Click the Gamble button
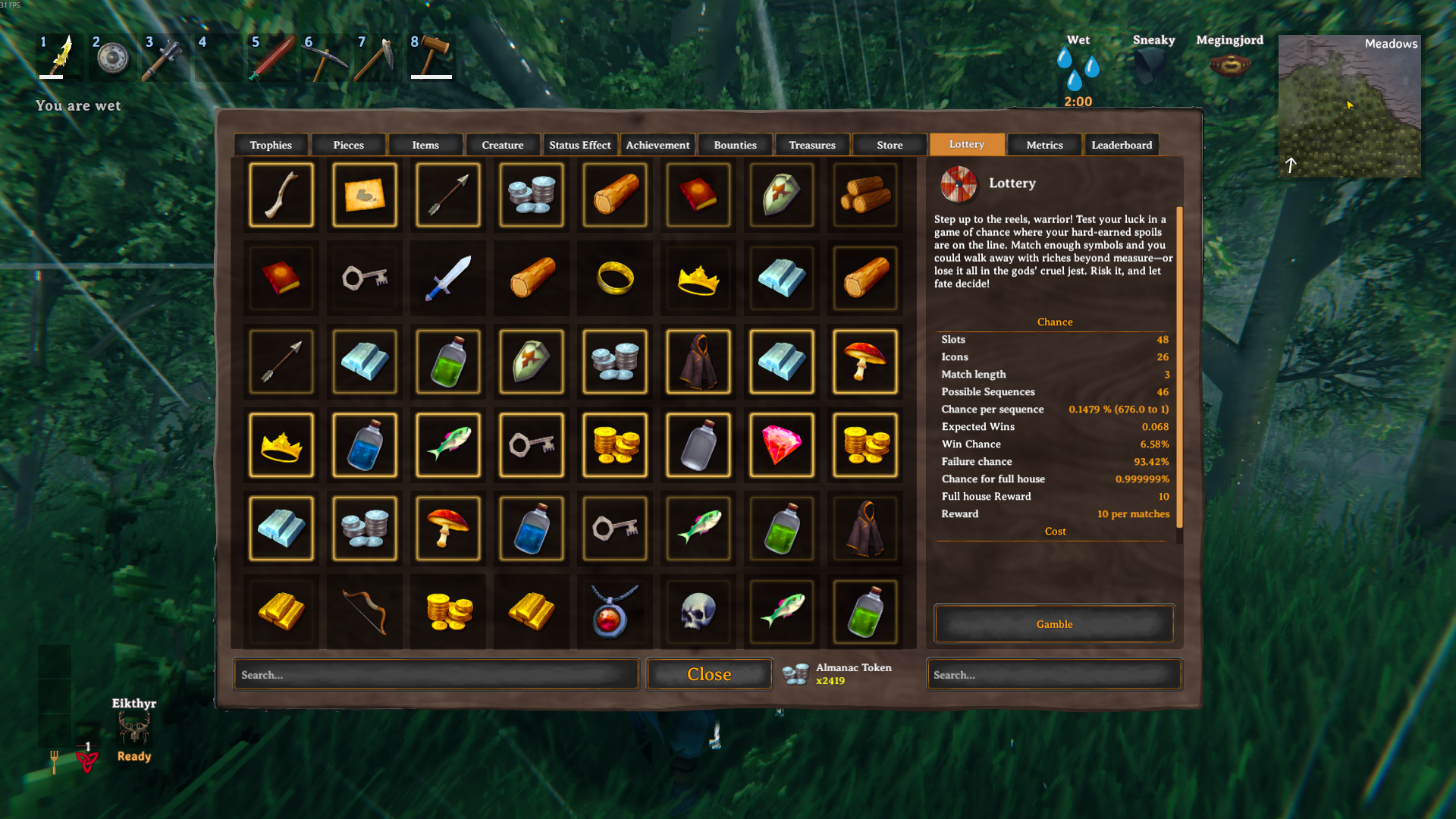This screenshot has width=1456, height=819. [x=1054, y=623]
